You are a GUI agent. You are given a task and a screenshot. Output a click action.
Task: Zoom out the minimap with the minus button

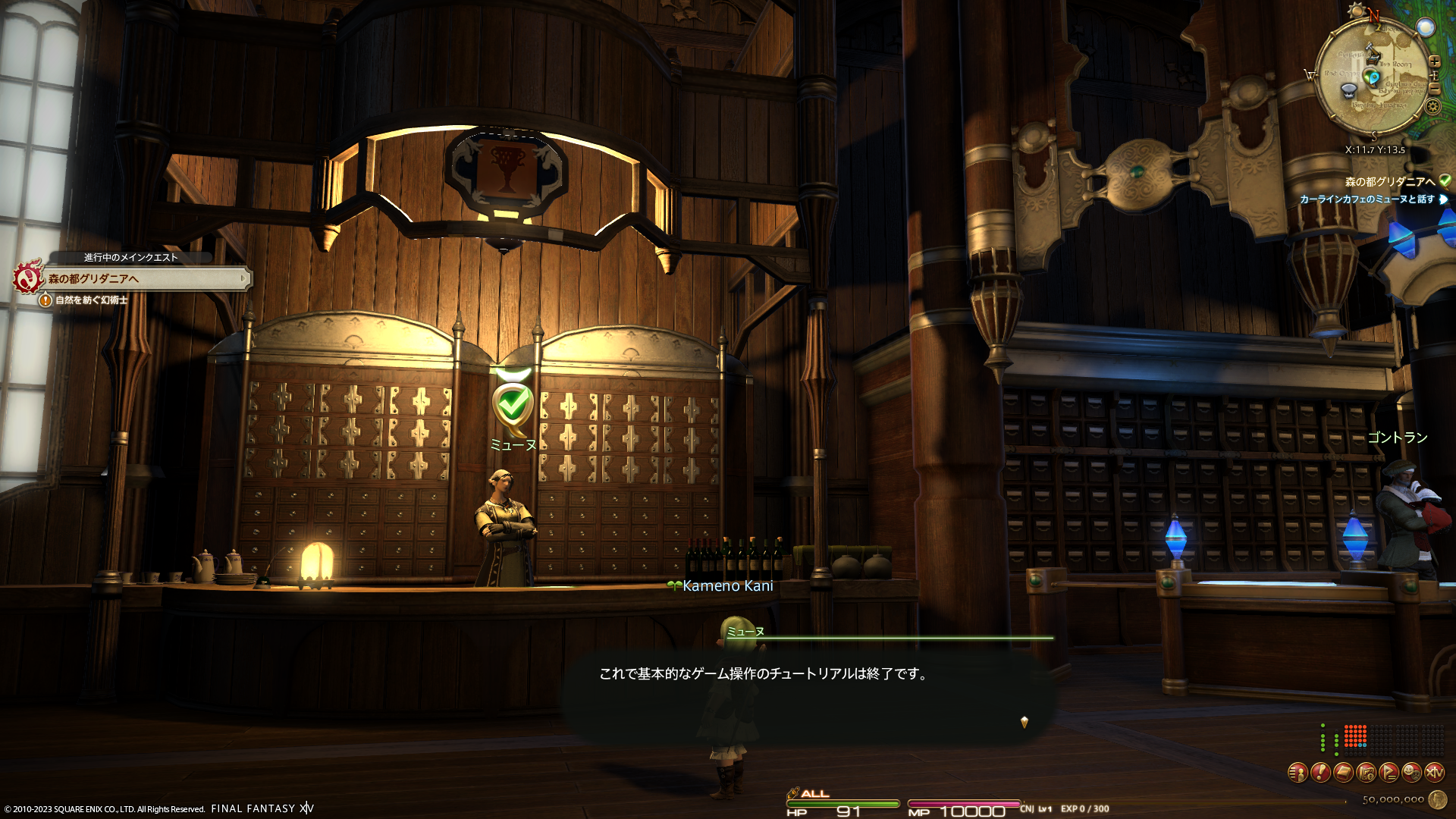[x=1434, y=88]
